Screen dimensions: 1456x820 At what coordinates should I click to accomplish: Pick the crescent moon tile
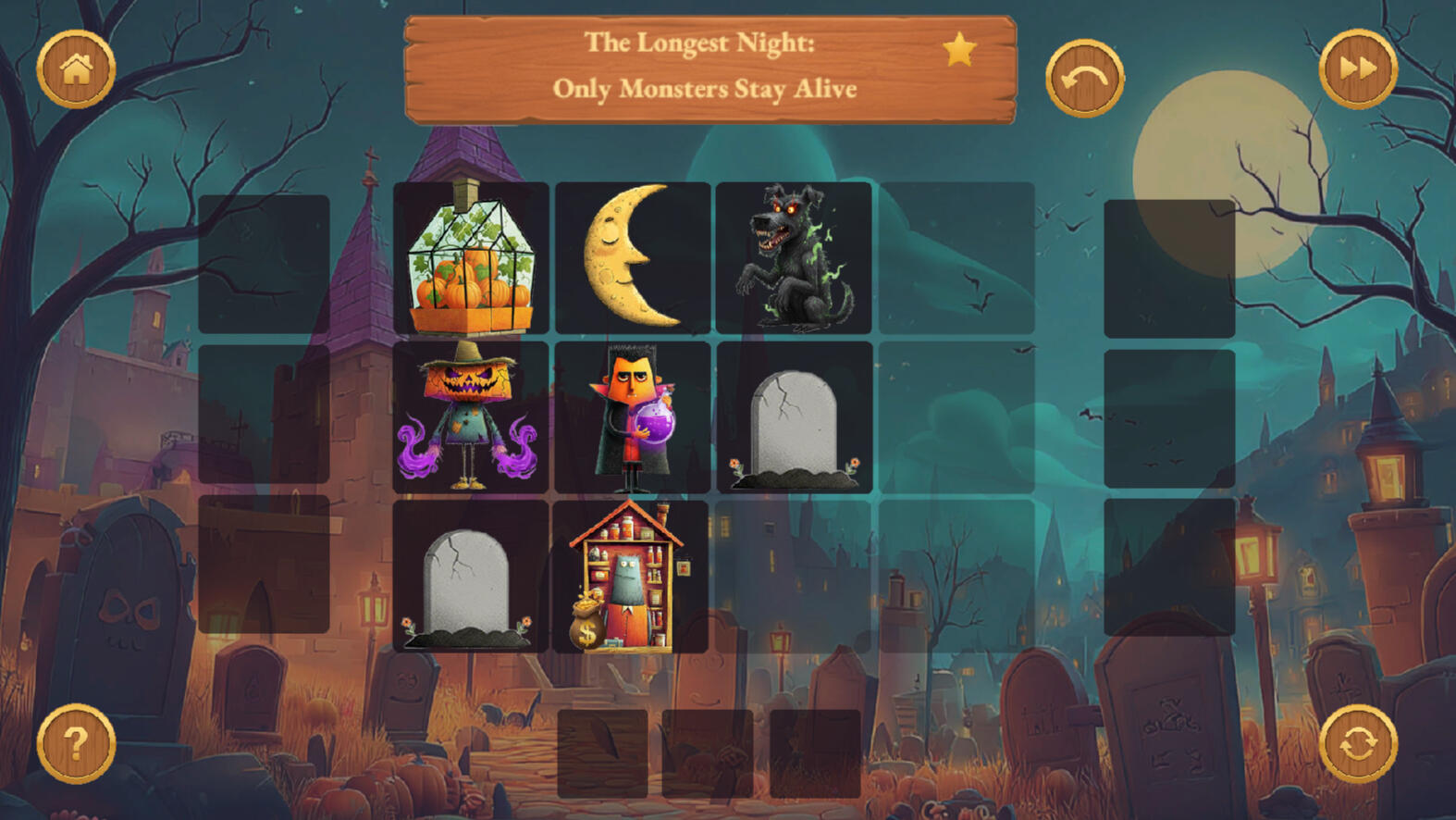(x=633, y=258)
